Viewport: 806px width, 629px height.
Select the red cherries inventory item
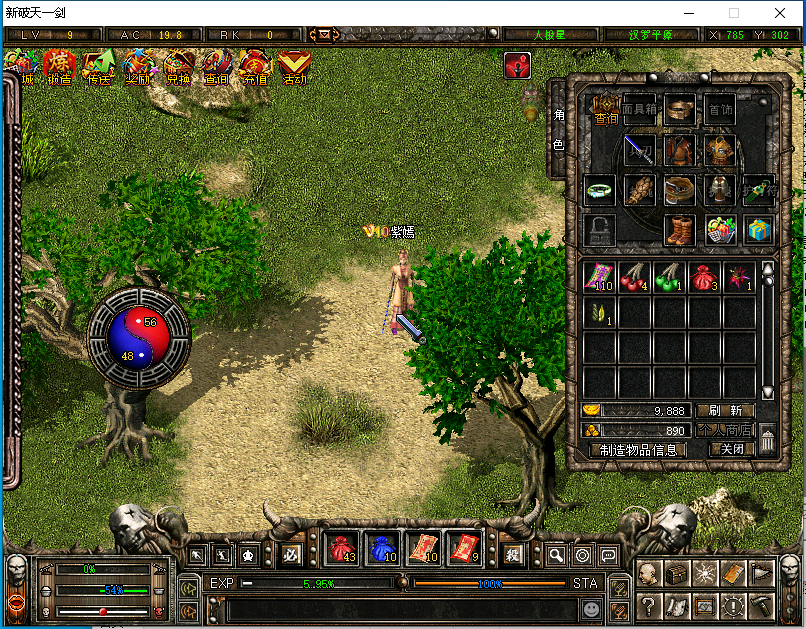[635, 276]
